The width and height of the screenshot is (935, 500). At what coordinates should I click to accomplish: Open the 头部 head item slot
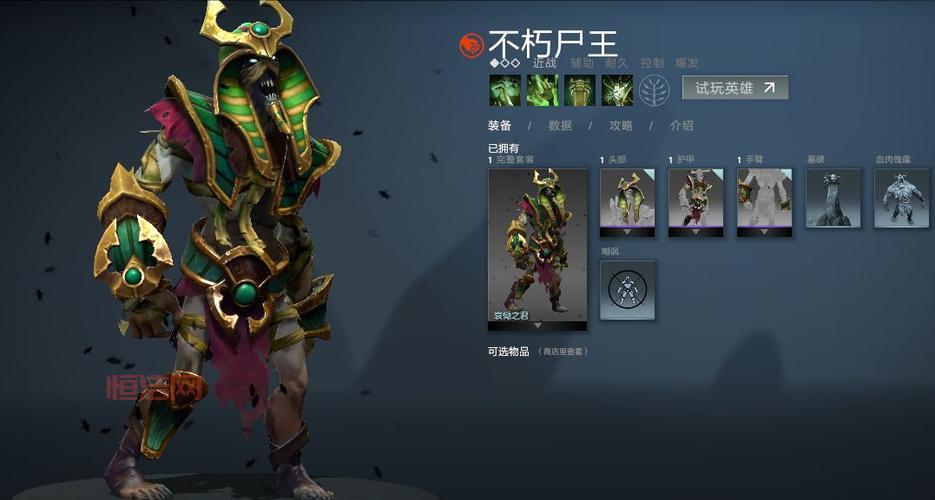tap(627, 202)
